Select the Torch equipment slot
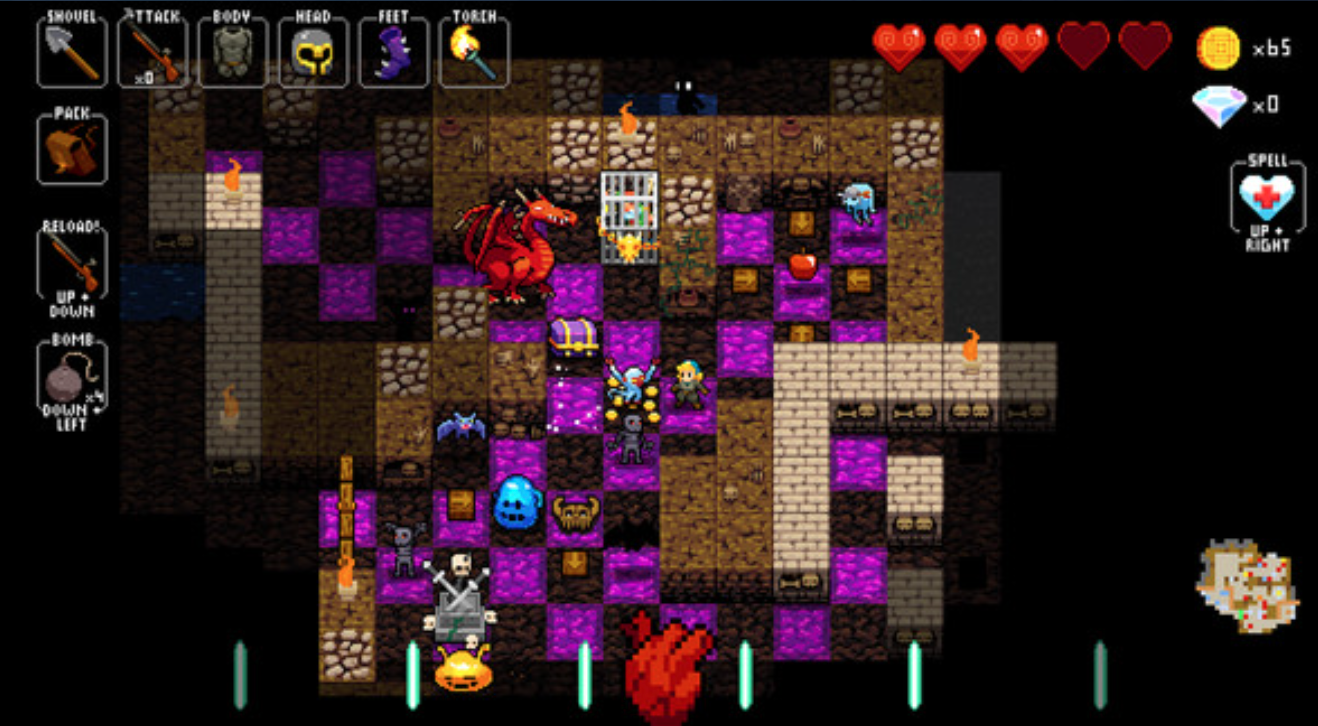Viewport: 1318px width, 726px height. click(x=473, y=52)
